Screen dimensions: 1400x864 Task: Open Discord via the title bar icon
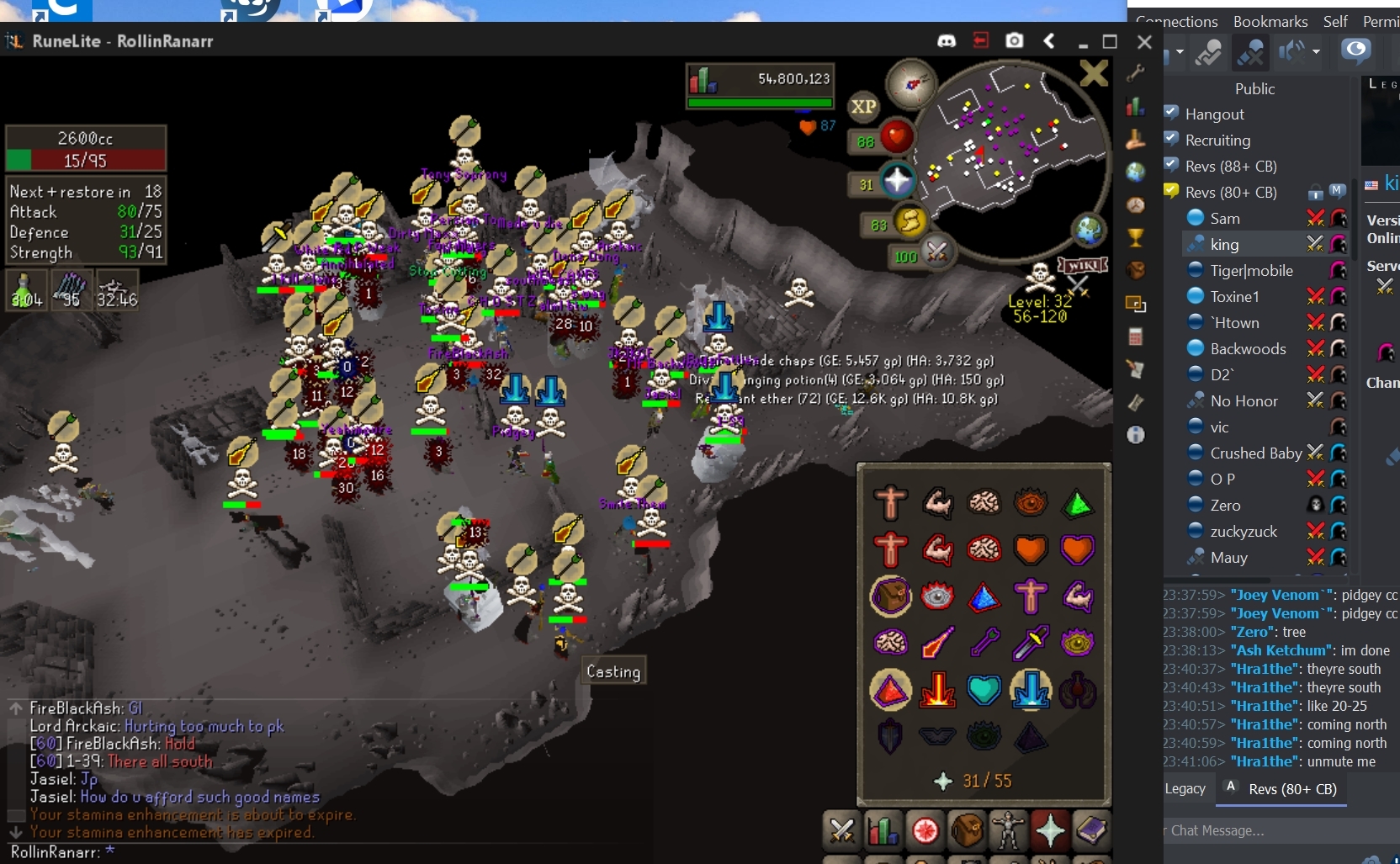947,40
